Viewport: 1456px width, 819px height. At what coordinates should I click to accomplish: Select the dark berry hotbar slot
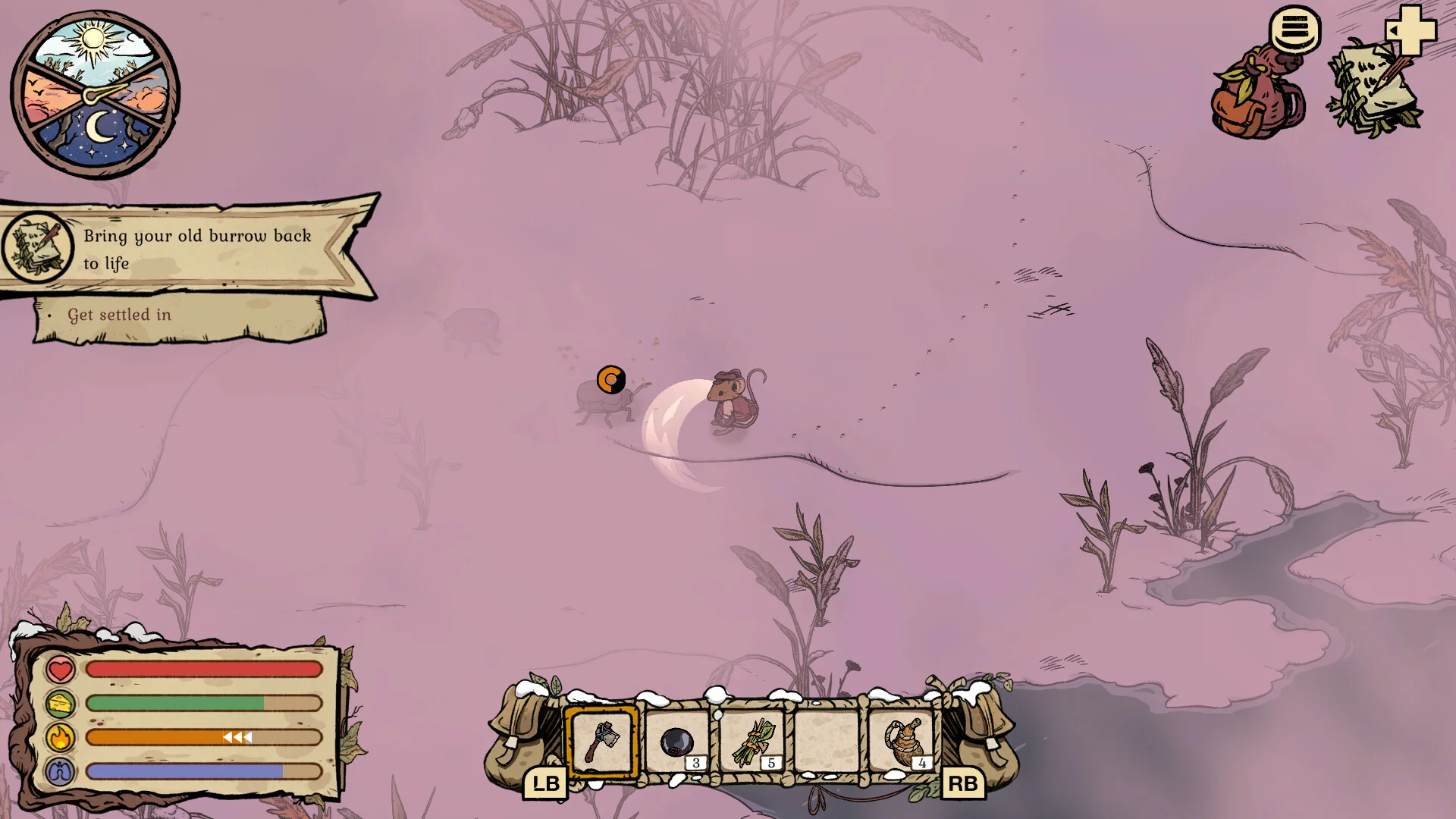click(676, 742)
